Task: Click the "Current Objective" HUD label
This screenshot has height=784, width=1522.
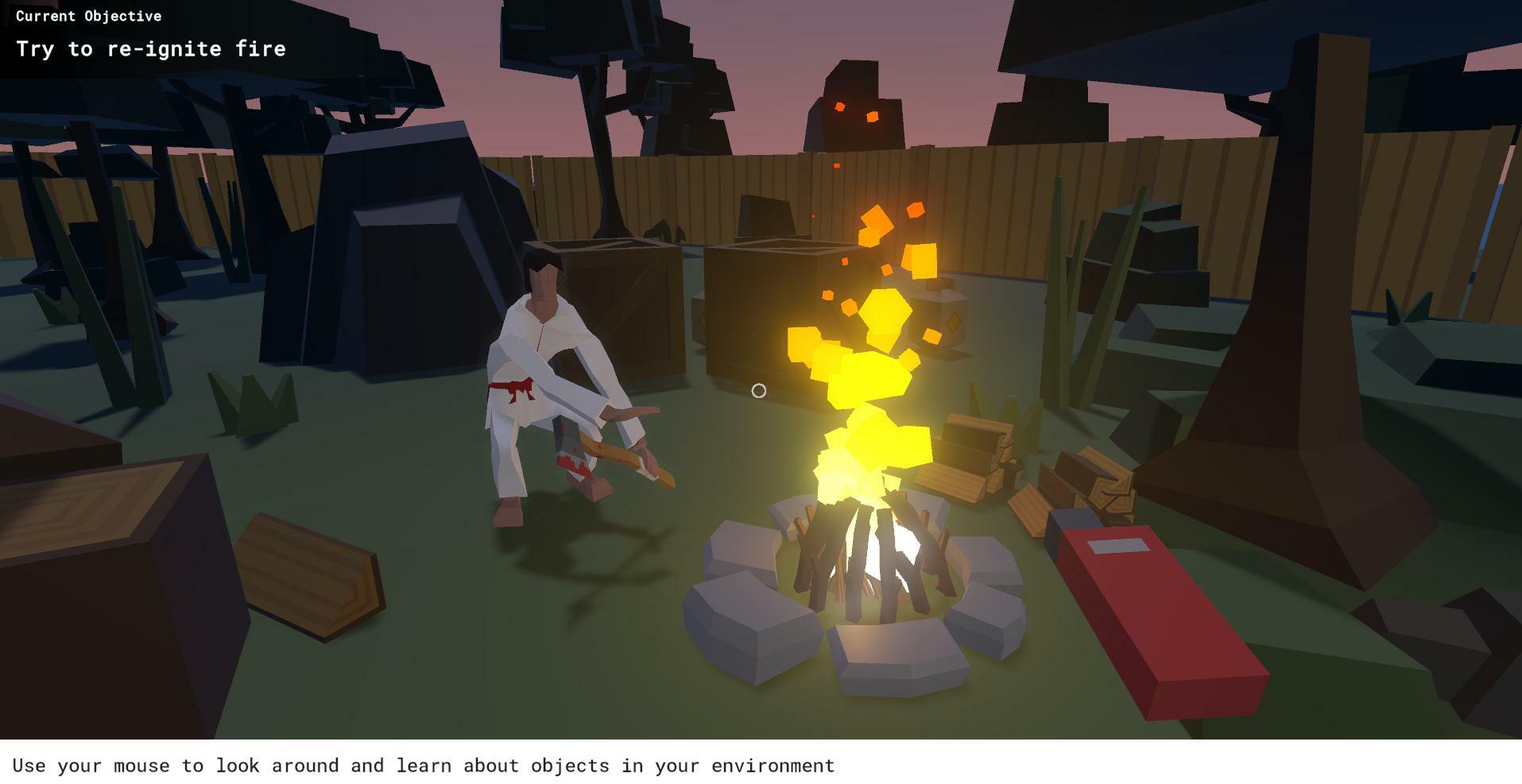Action: (x=87, y=16)
